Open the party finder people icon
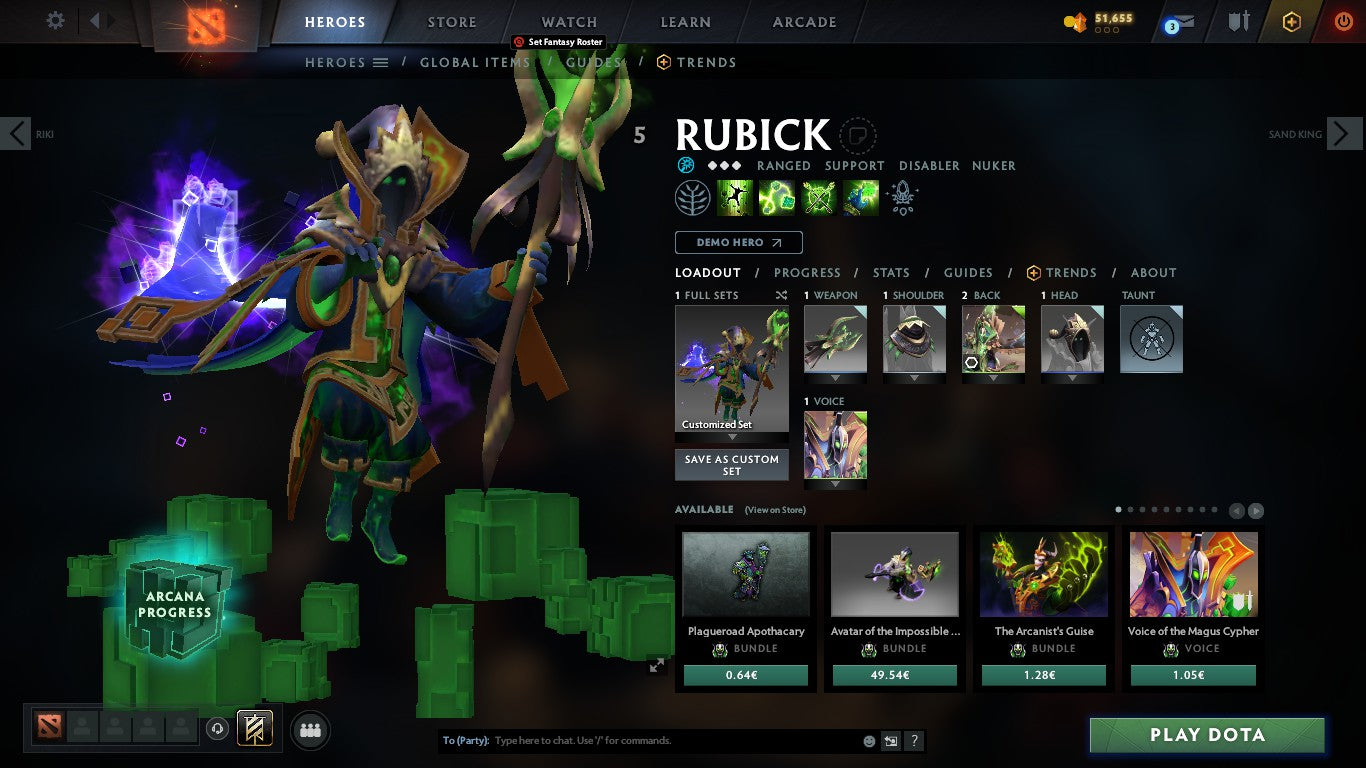This screenshot has height=768, width=1366. click(x=310, y=730)
